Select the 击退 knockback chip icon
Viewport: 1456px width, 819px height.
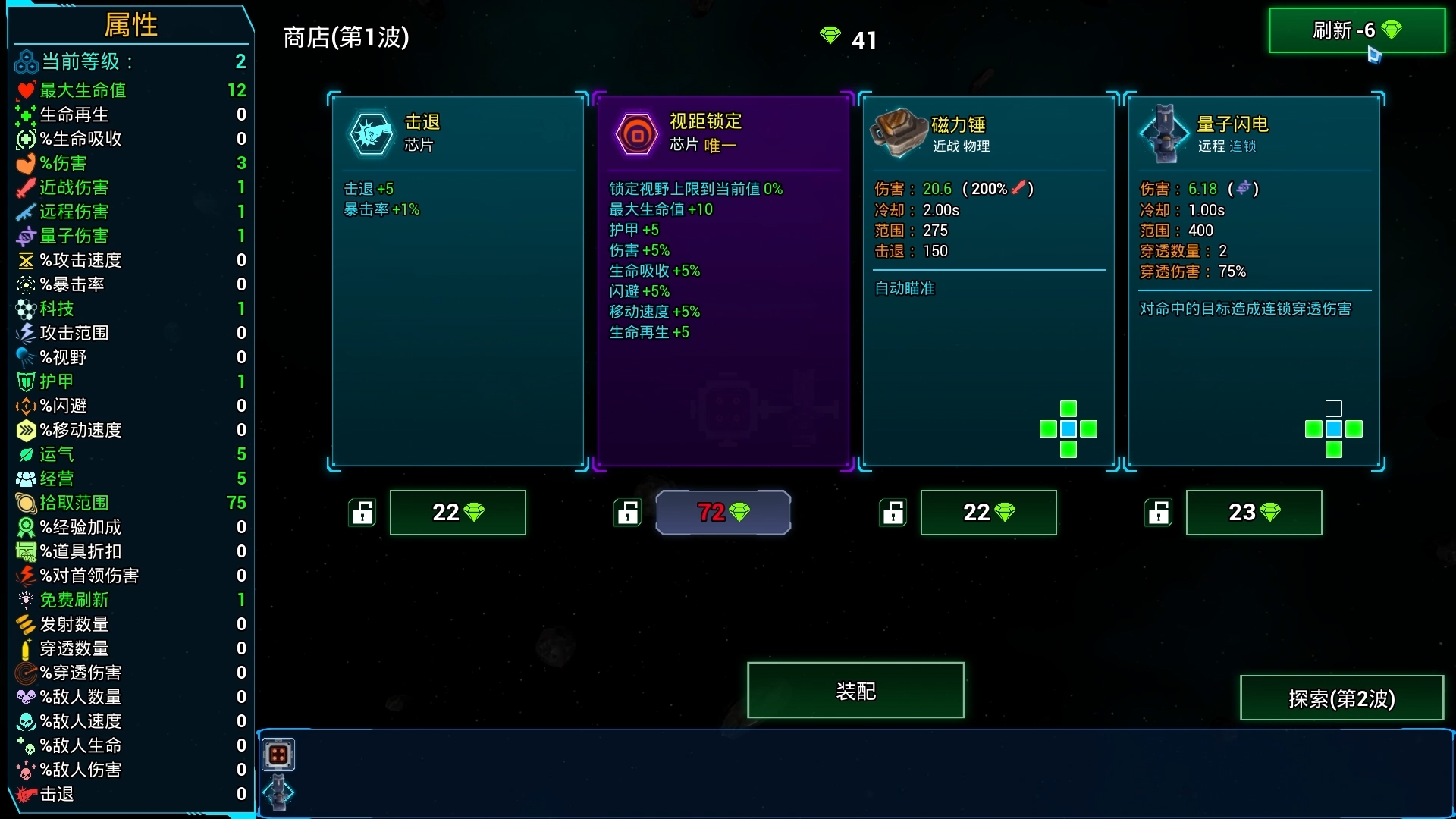click(x=371, y=133)
